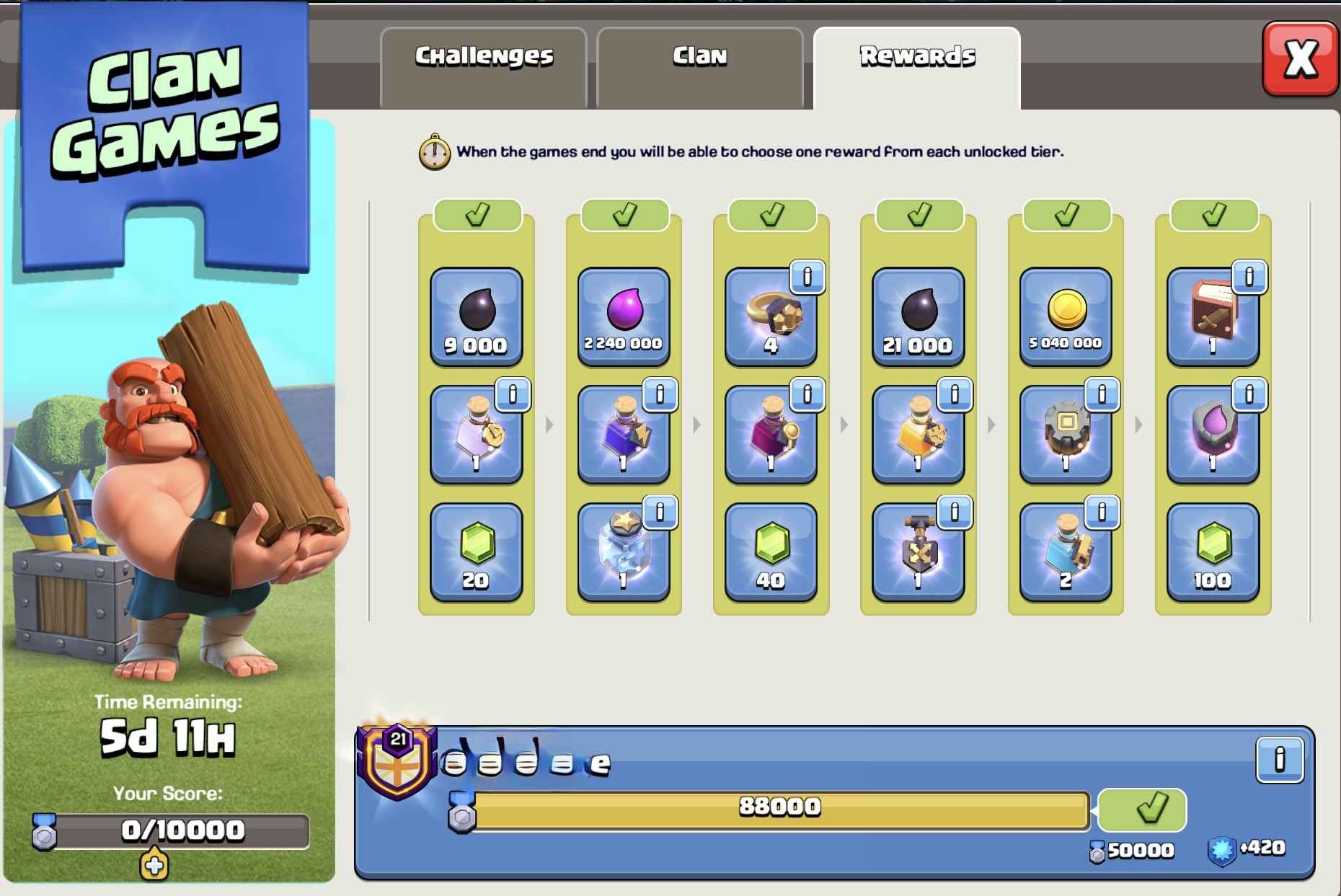Select the 5,040,000 Gold reward

pos(1066,317)
